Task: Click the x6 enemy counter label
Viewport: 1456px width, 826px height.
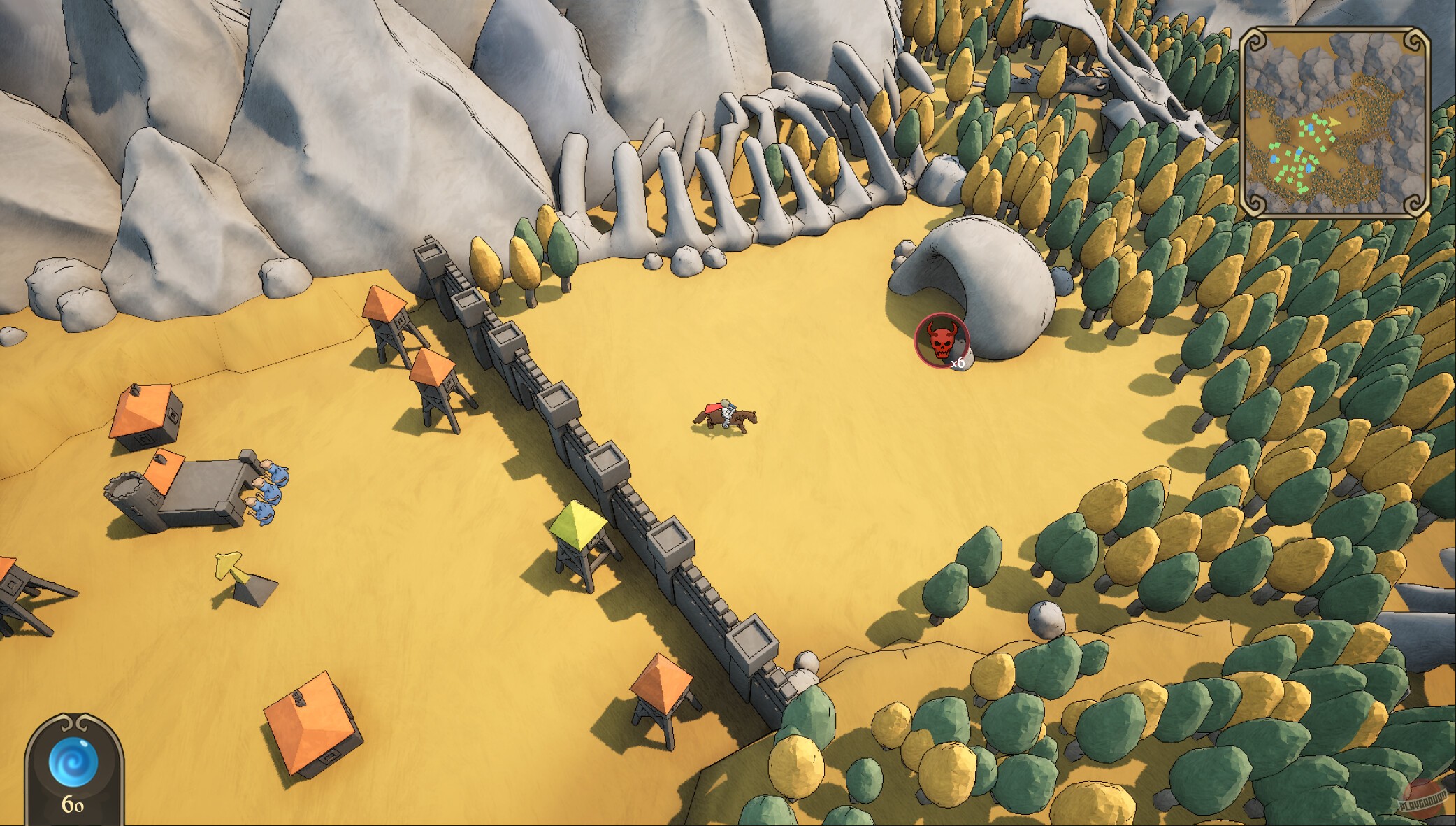Action: coord(959,364)
